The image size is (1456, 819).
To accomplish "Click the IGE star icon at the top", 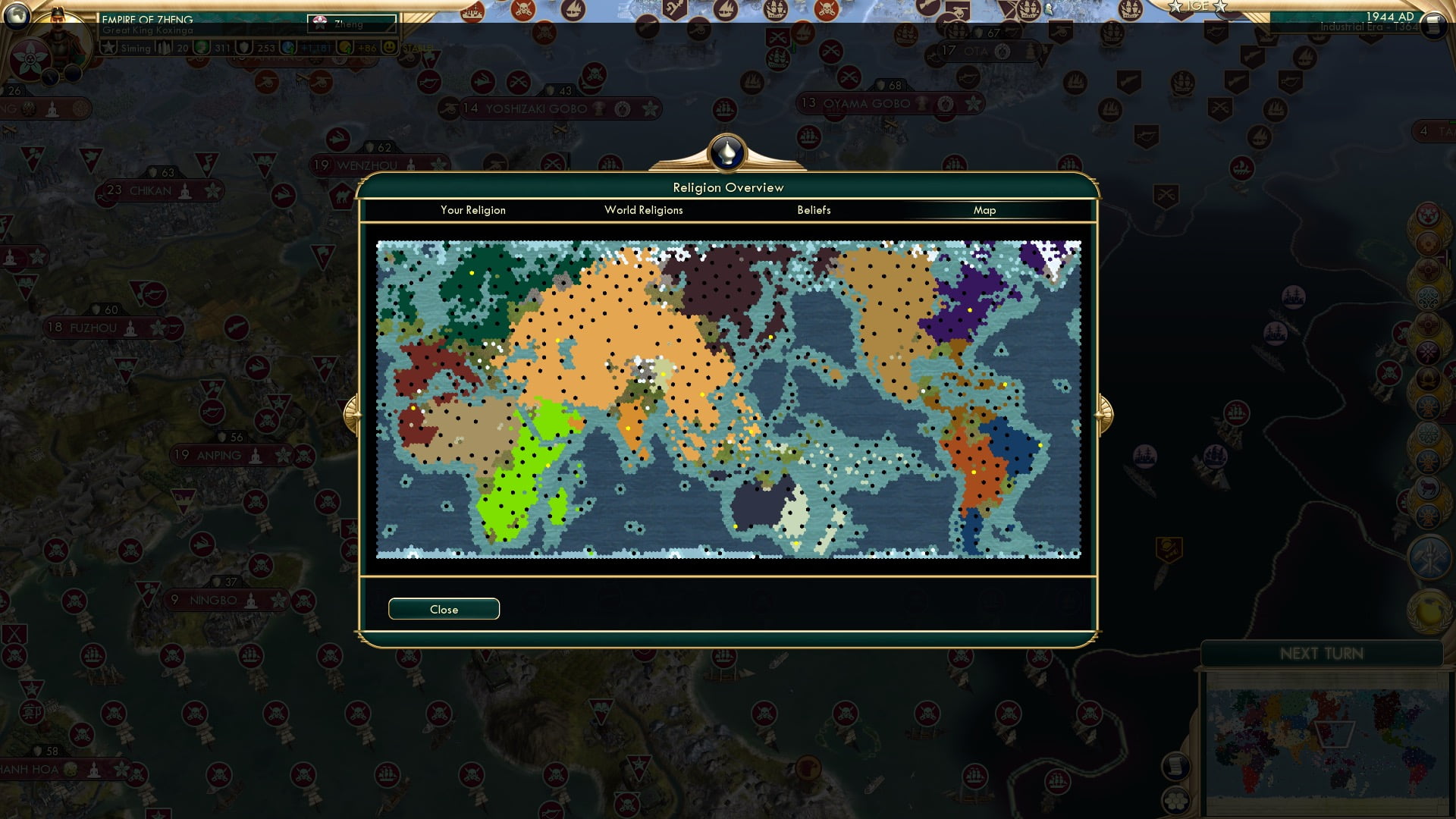I will (1174, 5).
